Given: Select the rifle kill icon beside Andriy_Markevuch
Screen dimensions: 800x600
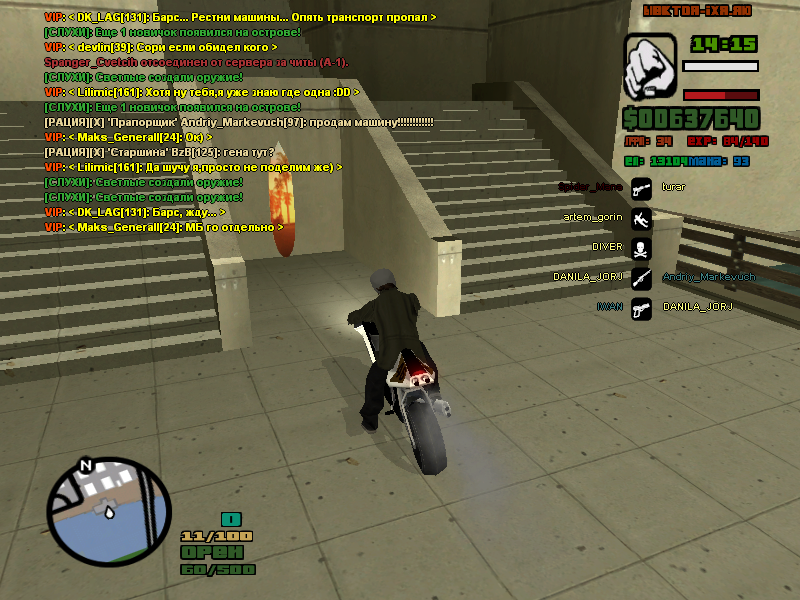Looking at the screenshot, I should [x=641, y=277].
